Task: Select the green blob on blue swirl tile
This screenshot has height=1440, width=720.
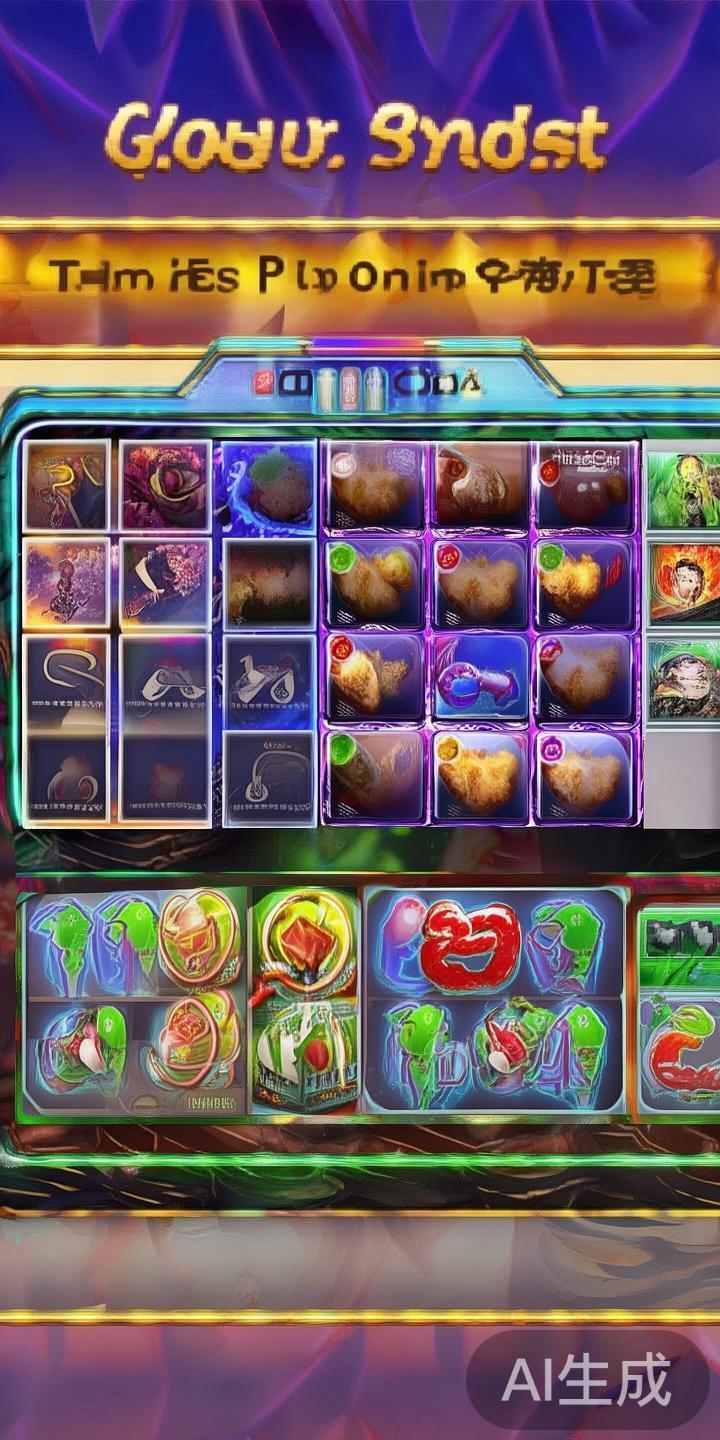Action: pos(269,486)
